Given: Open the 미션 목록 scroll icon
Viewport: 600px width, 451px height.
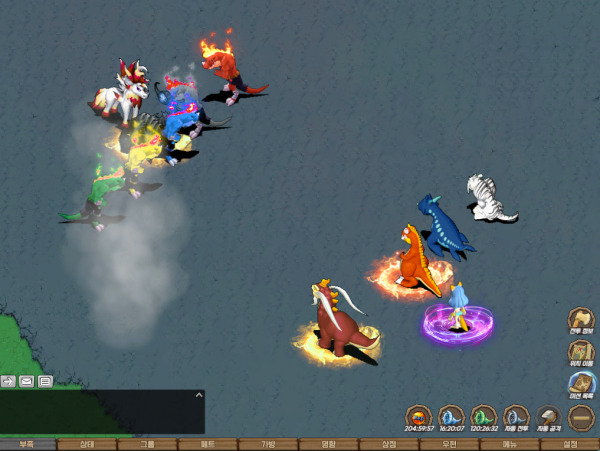Looking at the screenshot, I should pyautogui.click(x=582, y=384).
